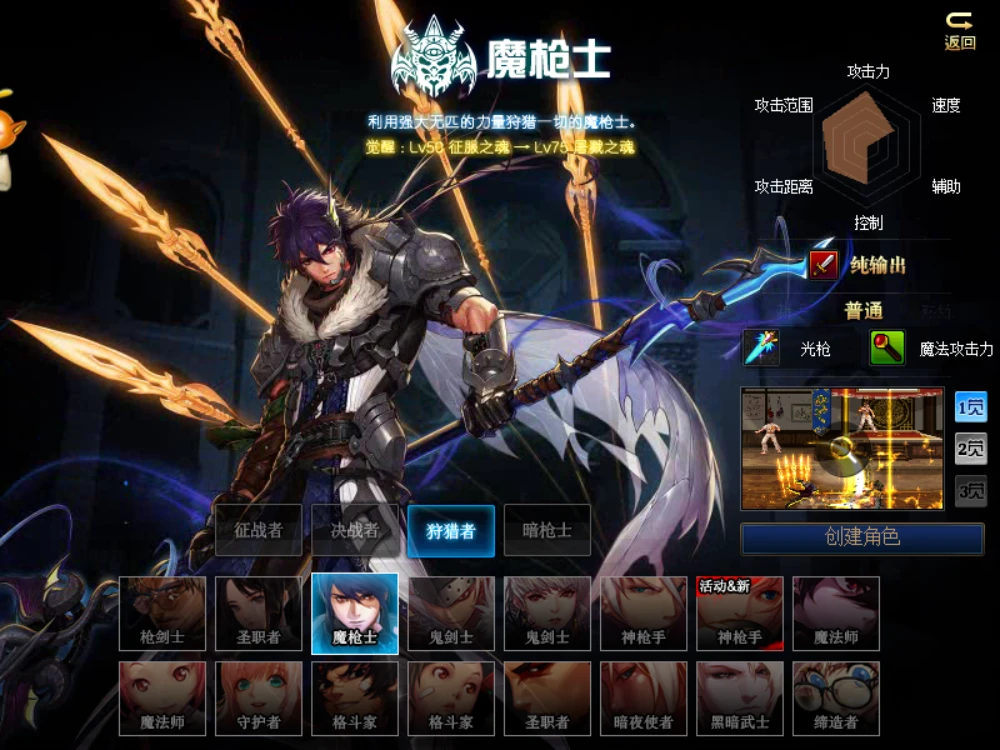
Task: Create the character with 创建角色
Action: point(862,538)
